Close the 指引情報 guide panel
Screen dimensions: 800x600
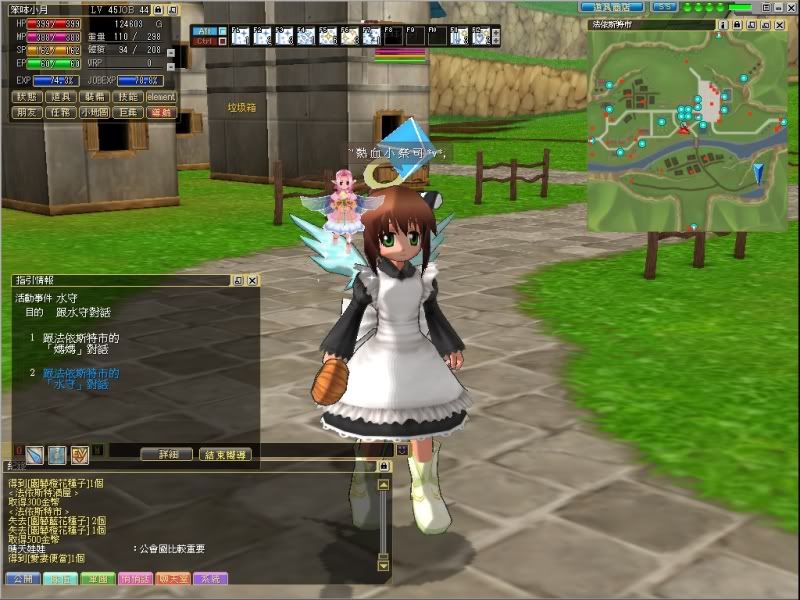252,281
